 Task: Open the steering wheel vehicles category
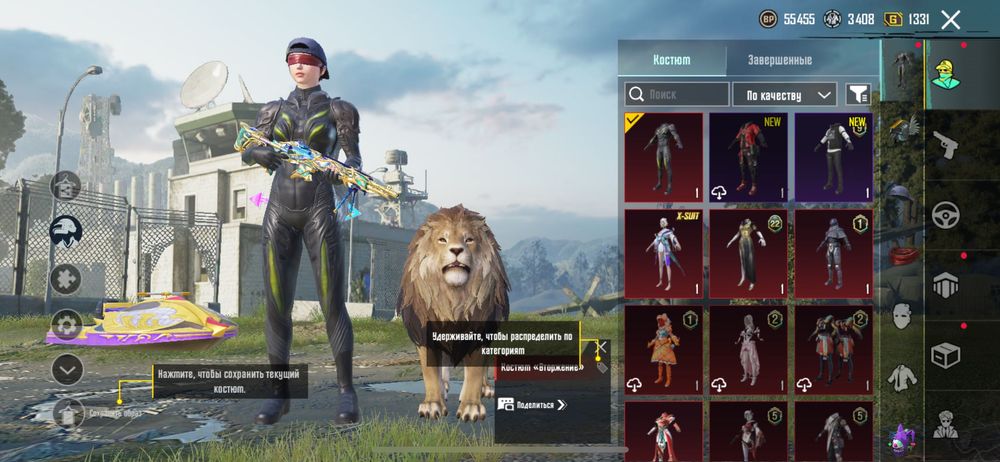pyautogui.click(x=945, y=215)
